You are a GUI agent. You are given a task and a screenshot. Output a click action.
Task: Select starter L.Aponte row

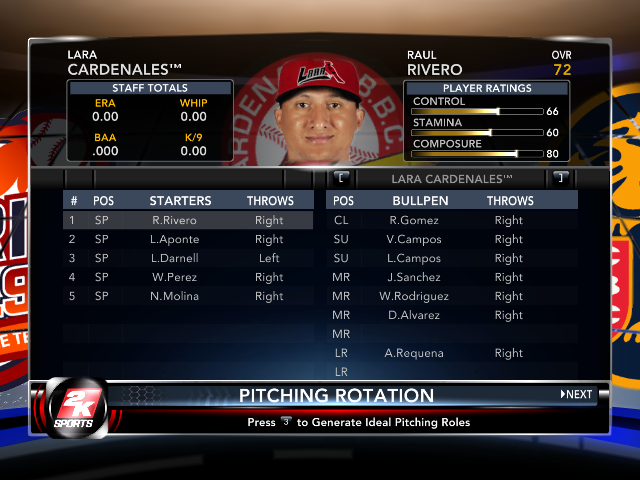(x=188, y=239)
